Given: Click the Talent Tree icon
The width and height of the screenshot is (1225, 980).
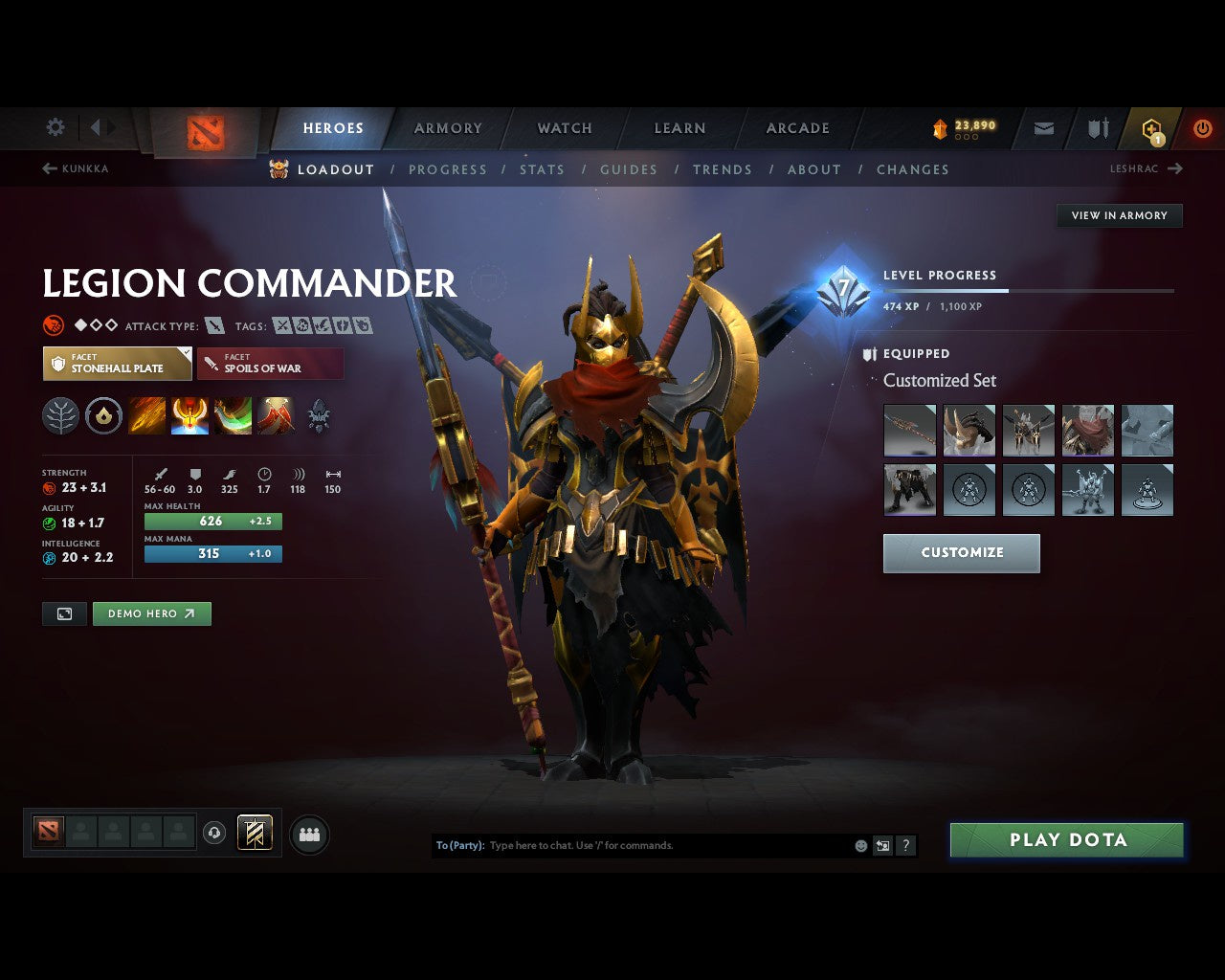Looking at the screenshot, I should (x=60, y=415).
